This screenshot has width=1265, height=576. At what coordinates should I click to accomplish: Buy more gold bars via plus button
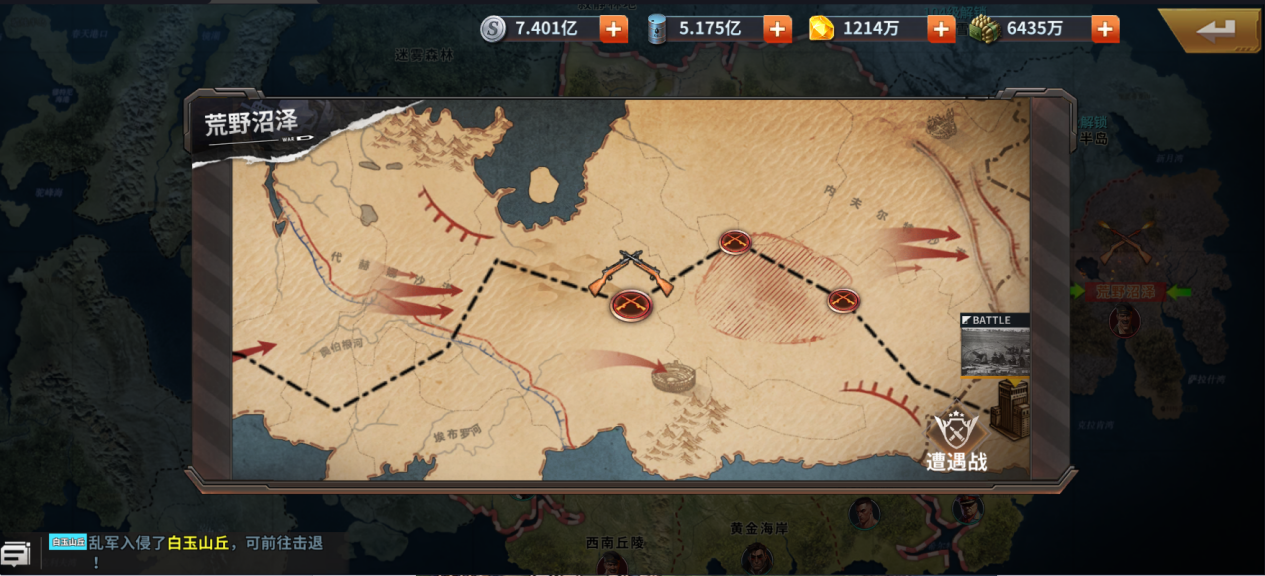pyautogui.click(x=941, y=29)
